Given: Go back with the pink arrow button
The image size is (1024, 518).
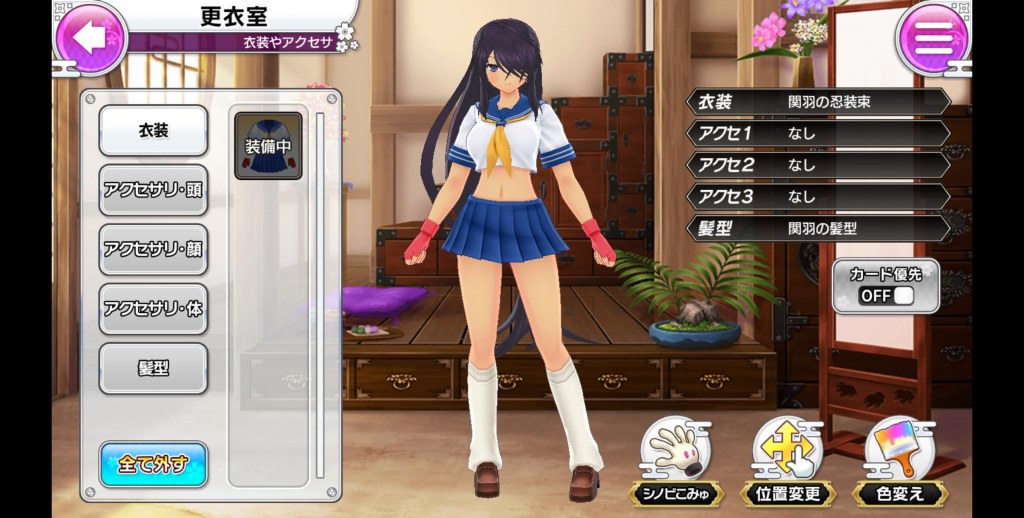Looking at the screenshot, I should click(90, 38).
